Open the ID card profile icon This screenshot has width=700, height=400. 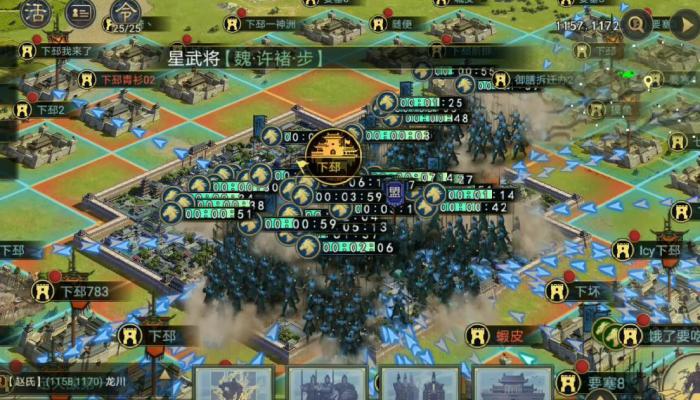(82, 13)
